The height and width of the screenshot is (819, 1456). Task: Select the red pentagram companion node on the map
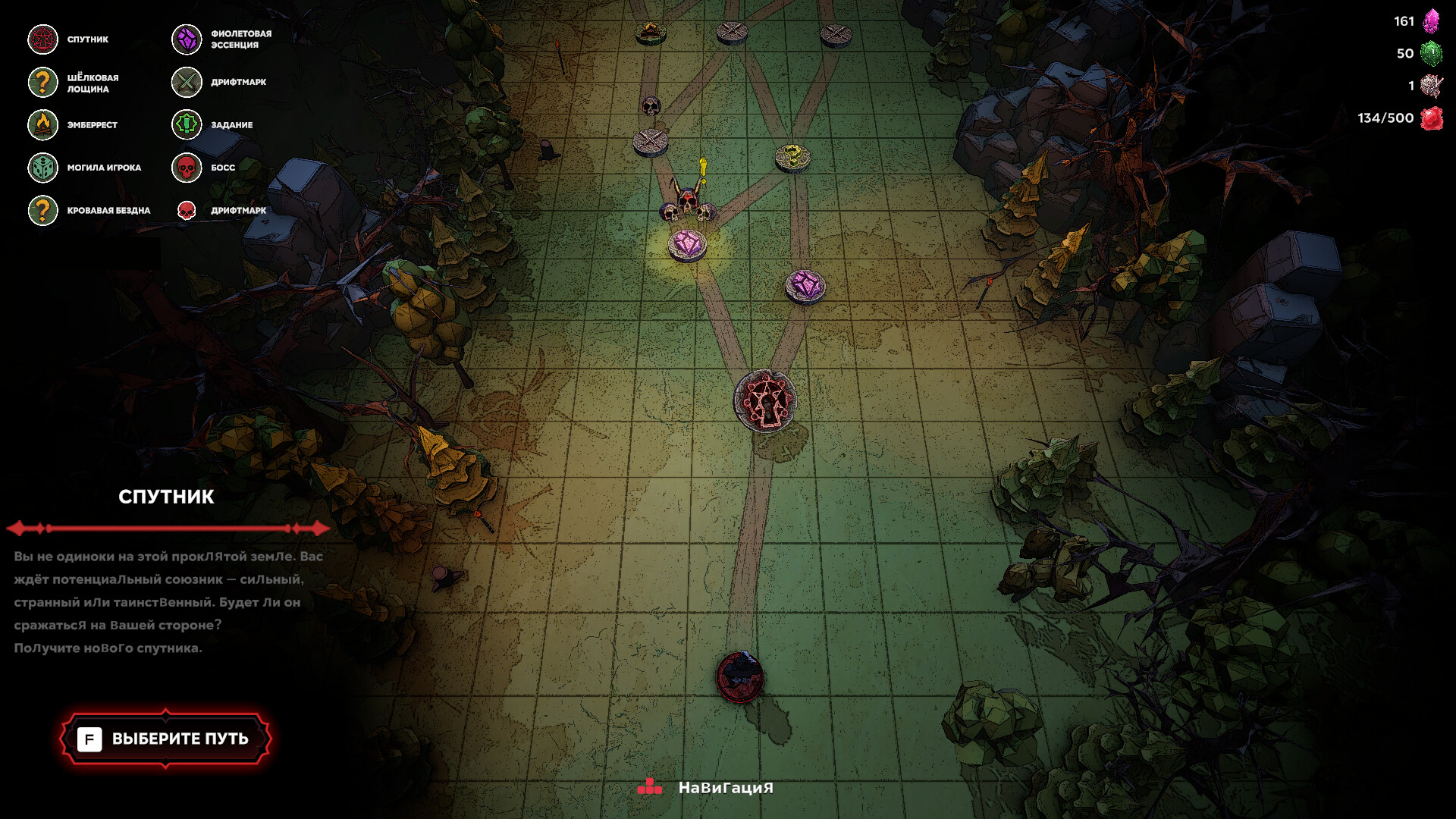tap(764, 401)
